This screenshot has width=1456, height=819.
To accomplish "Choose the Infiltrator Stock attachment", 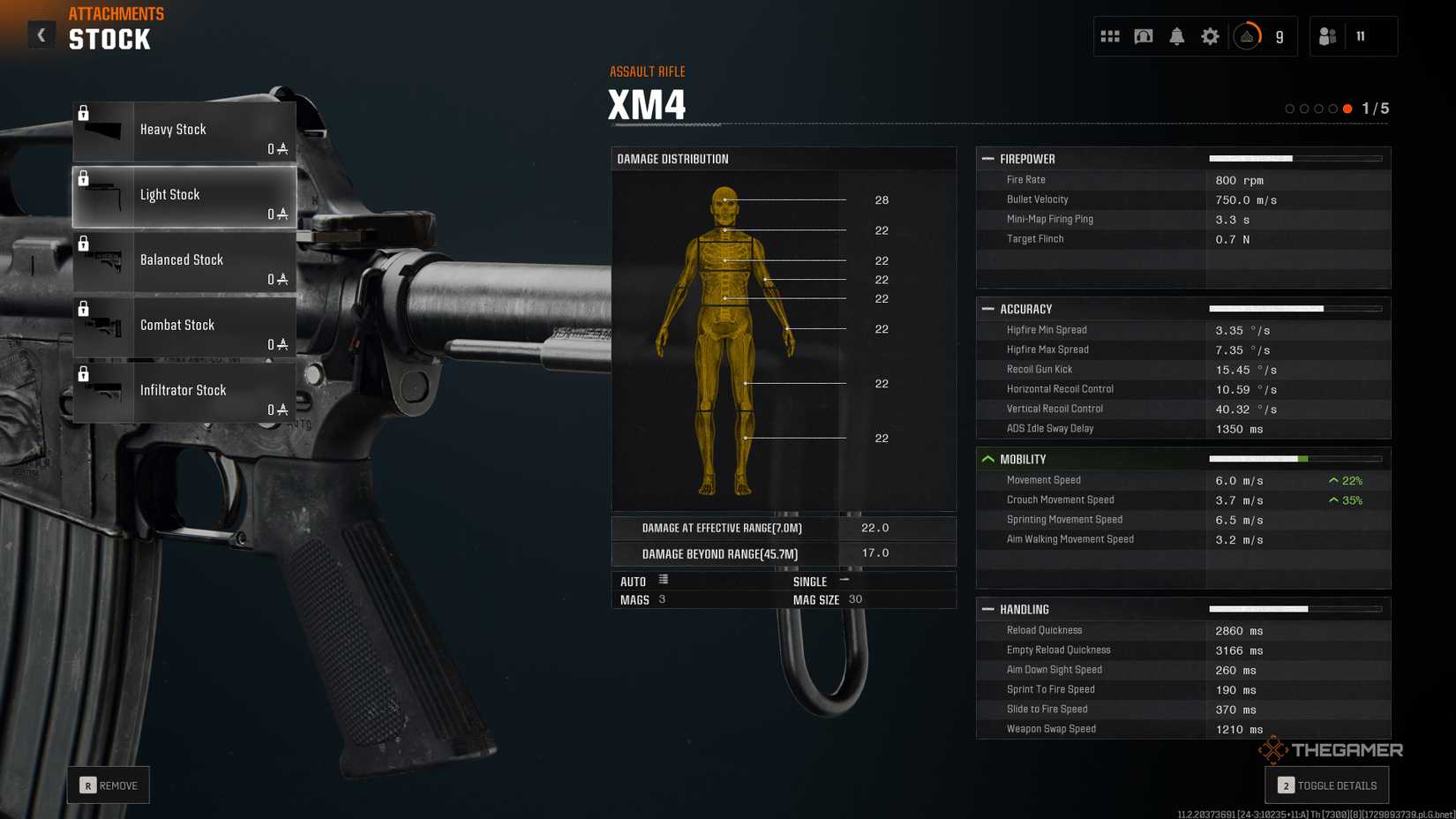I will 184,392.
